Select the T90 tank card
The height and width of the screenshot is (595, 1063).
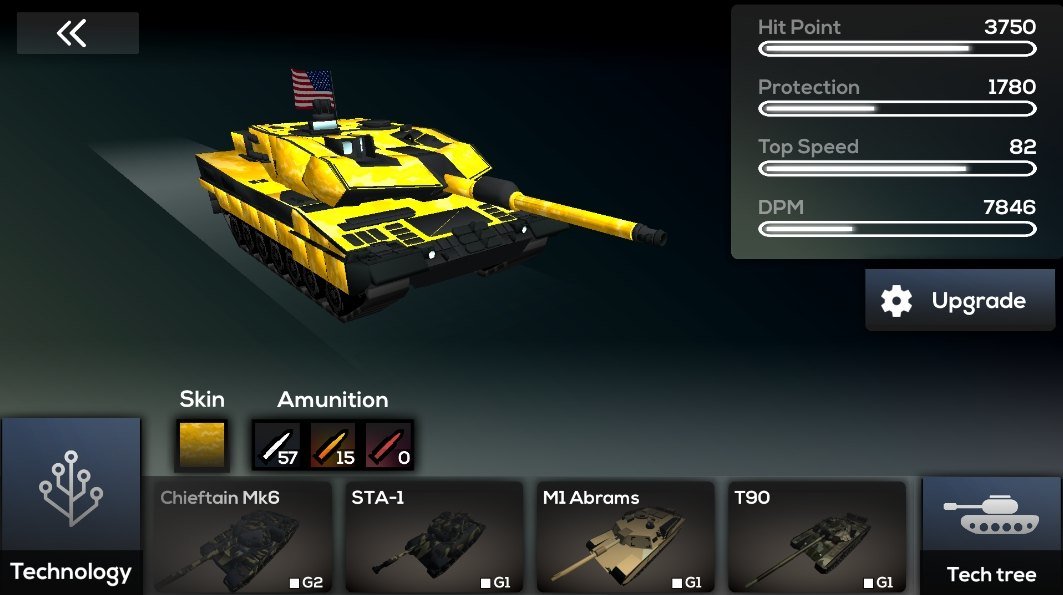coord(816,538)
